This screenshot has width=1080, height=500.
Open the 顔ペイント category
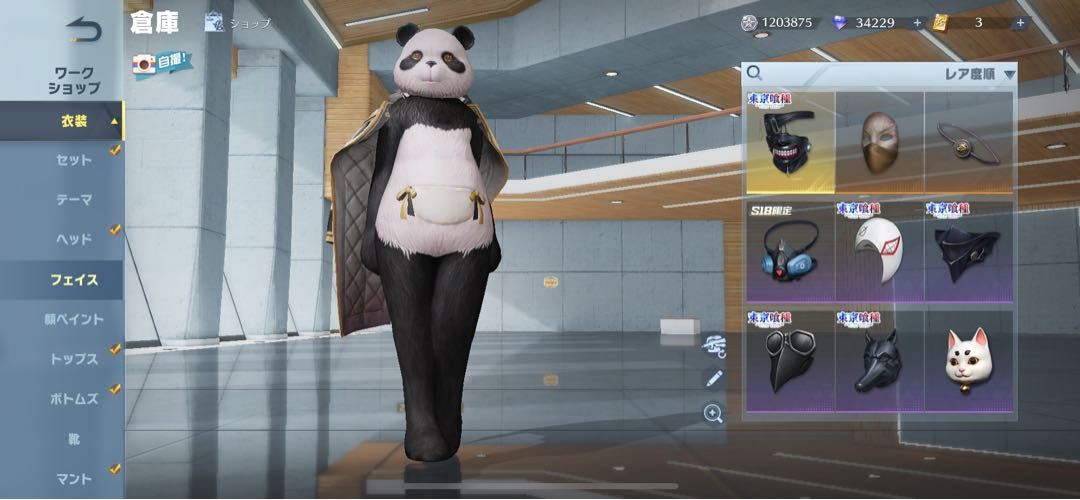coord(73,319)
